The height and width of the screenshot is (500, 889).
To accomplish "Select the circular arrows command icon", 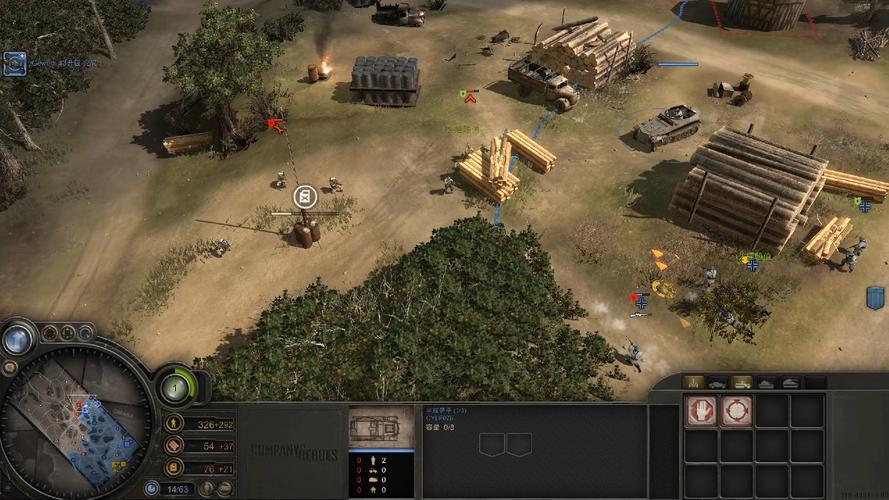I will 736,410.
